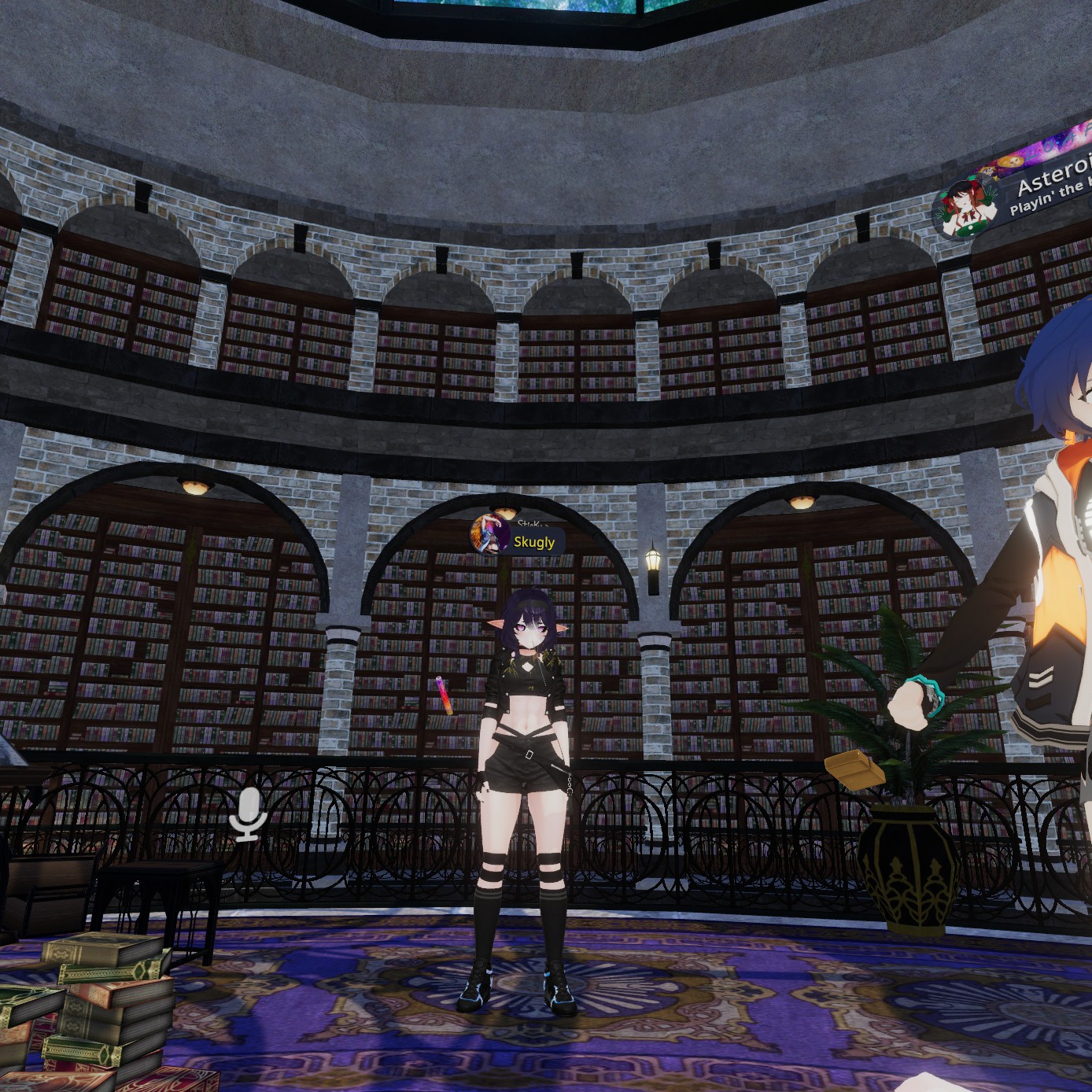Toggle the white microphone HUD icon
Screen dimensions: 1092x1092
coord(248,813)
